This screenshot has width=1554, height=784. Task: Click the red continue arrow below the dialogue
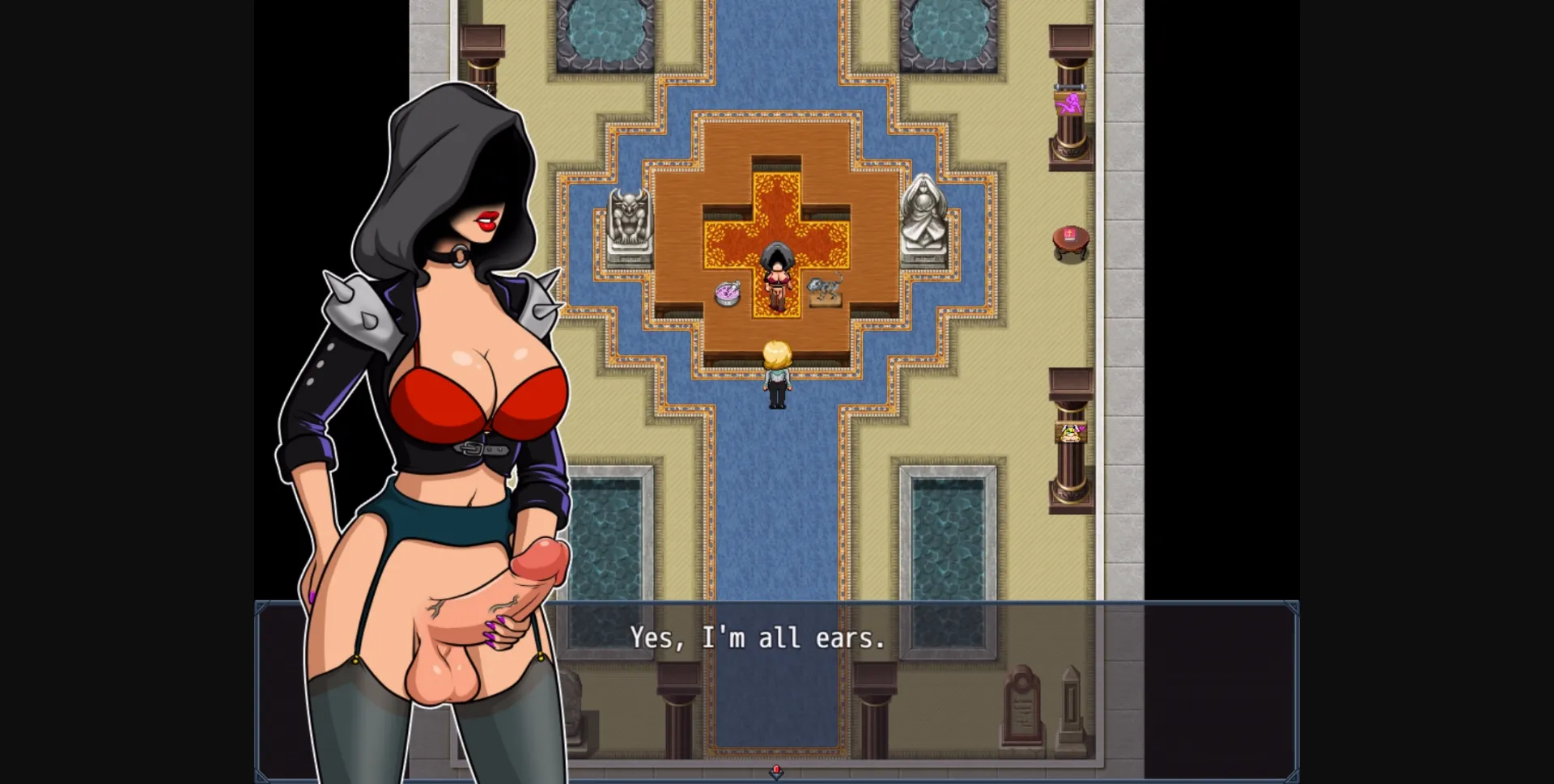(x=775, y=773)
